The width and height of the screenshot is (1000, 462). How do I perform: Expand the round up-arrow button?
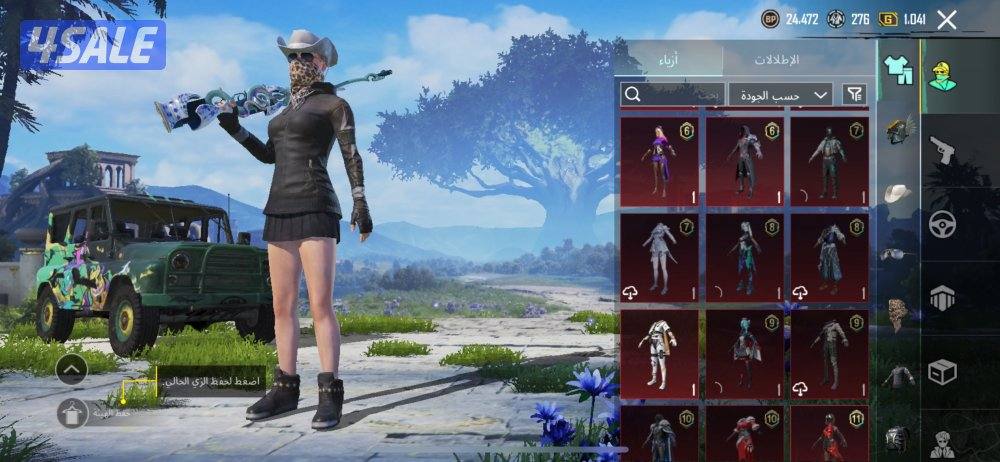pos(71,370)
